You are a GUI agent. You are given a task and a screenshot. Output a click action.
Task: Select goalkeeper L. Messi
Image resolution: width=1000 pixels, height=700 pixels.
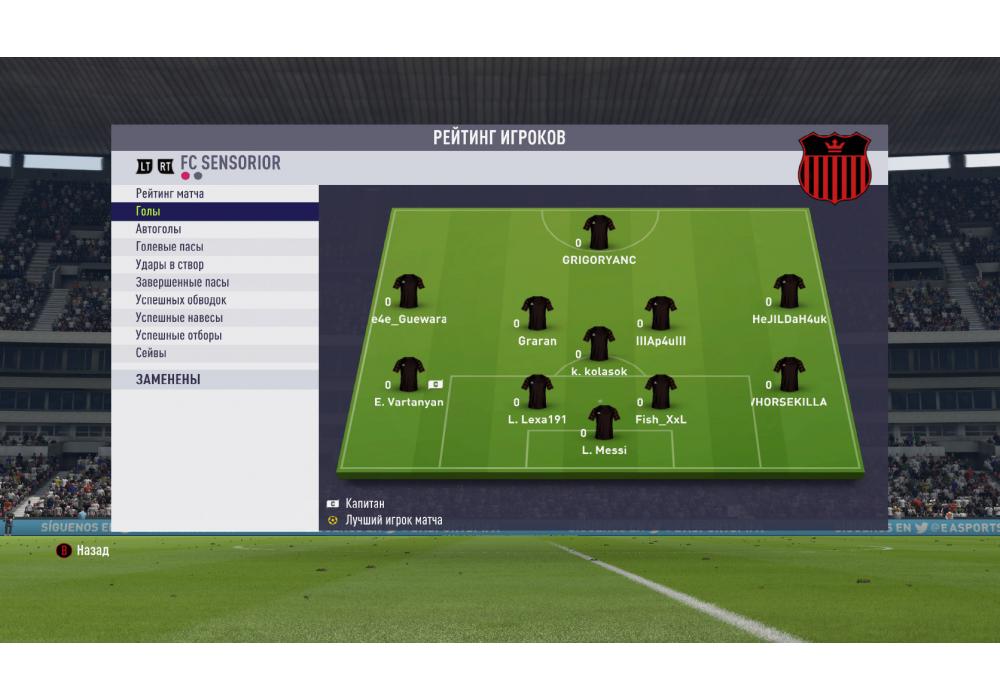coord(604,423)
